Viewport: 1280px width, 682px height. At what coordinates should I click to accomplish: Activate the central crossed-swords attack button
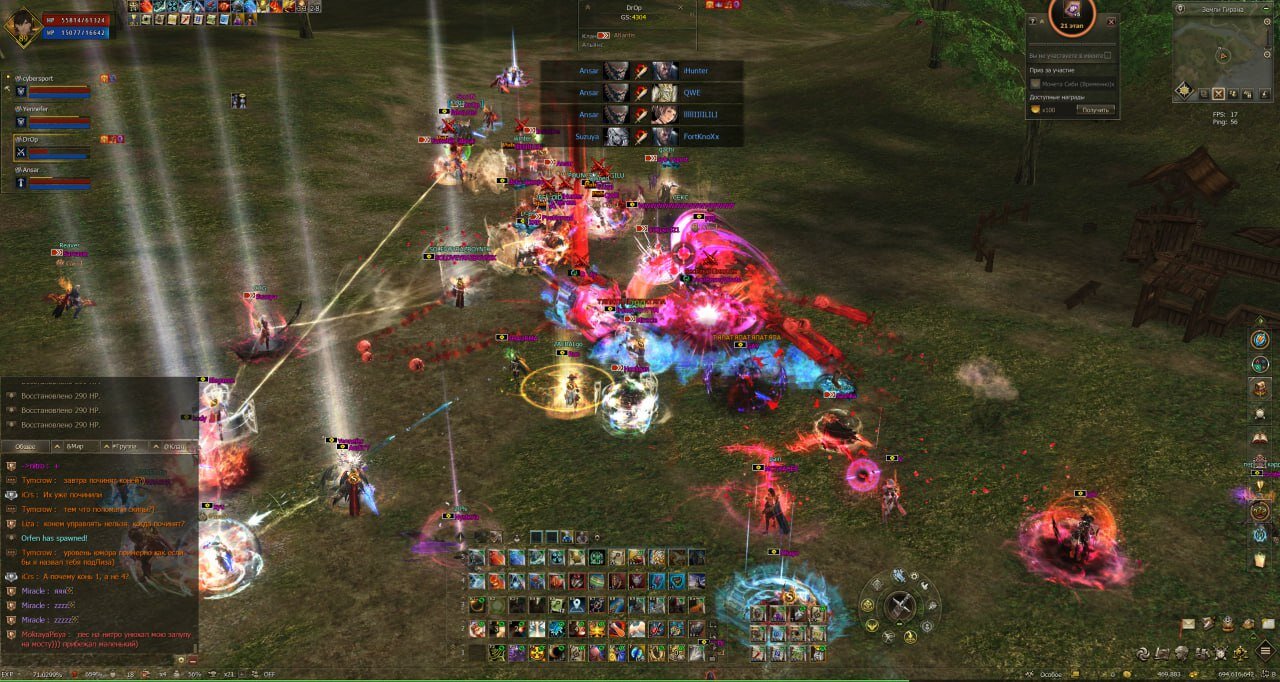tap(900, 605)
